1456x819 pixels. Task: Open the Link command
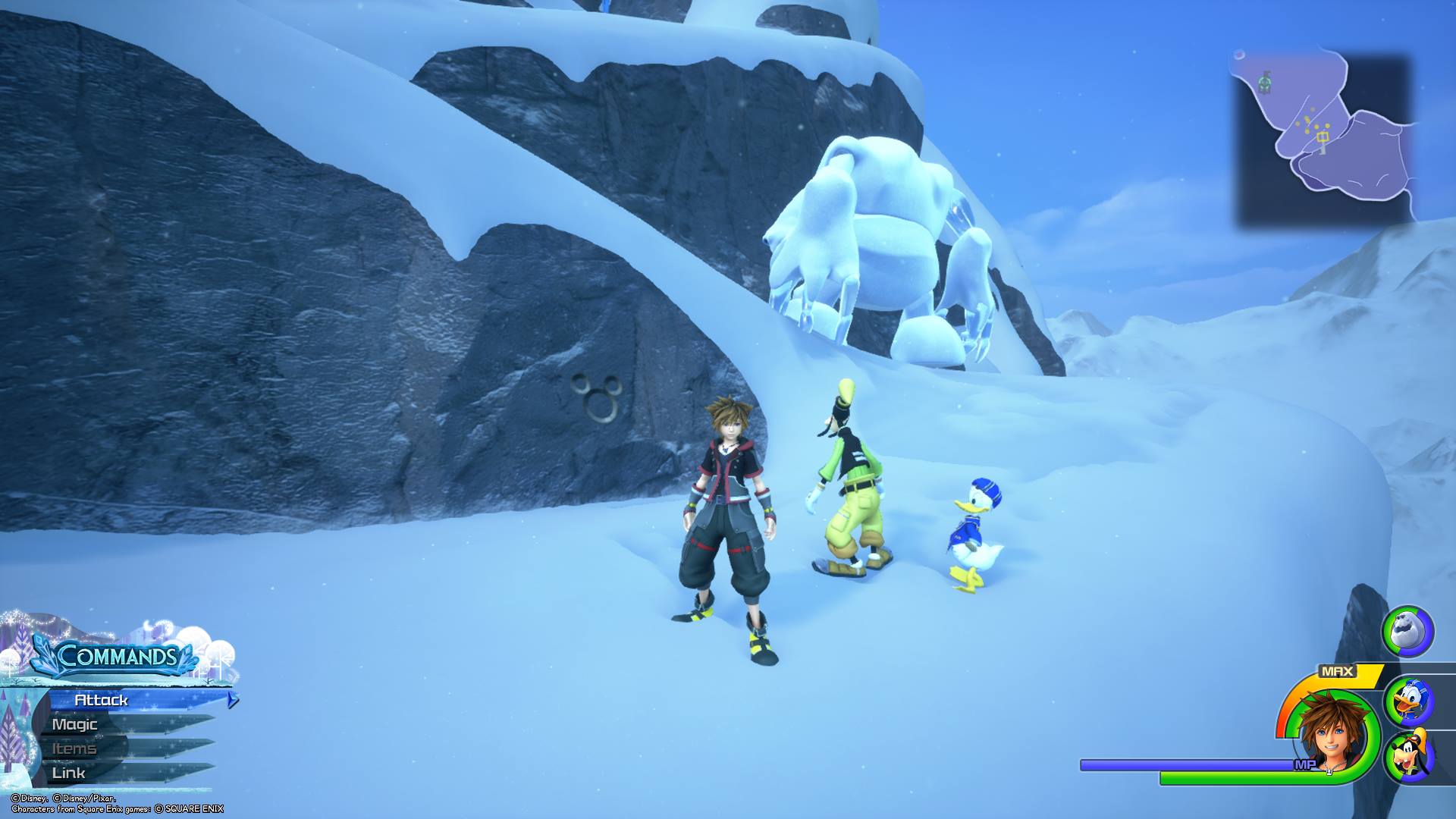[x=69, y=773]
